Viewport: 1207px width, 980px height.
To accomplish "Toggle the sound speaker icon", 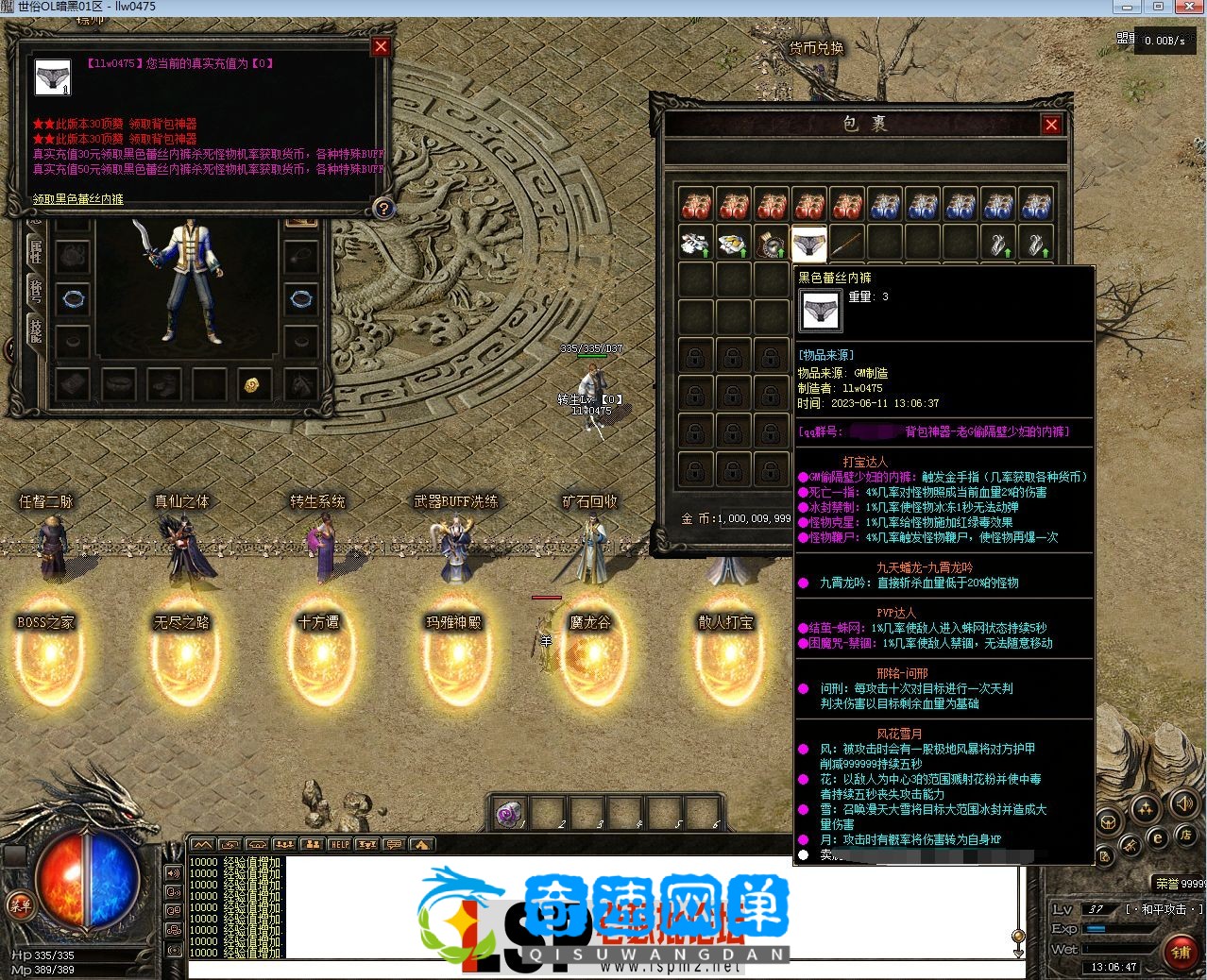I will pos(1182,803).
